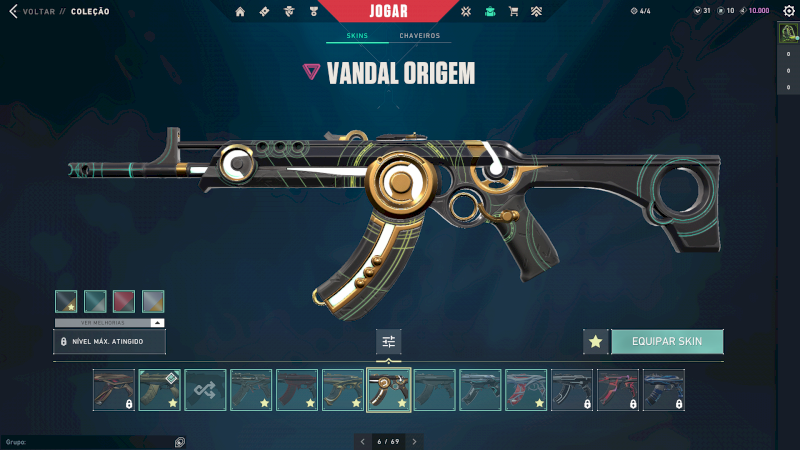Select the highlighted Origem Vandal thumbnail
This screenshot has width=800, height=450.
389,390
